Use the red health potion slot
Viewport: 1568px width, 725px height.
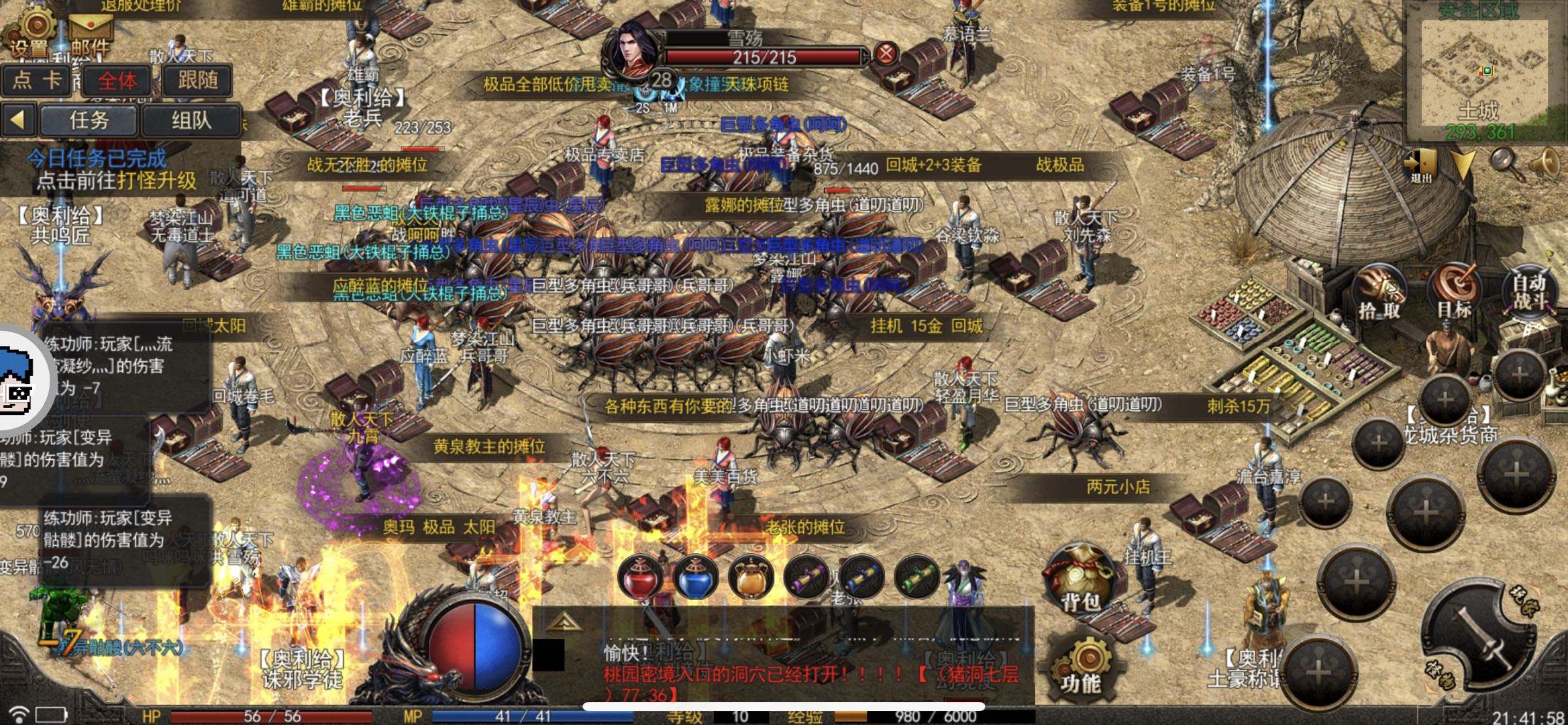(x=639, y=577)
